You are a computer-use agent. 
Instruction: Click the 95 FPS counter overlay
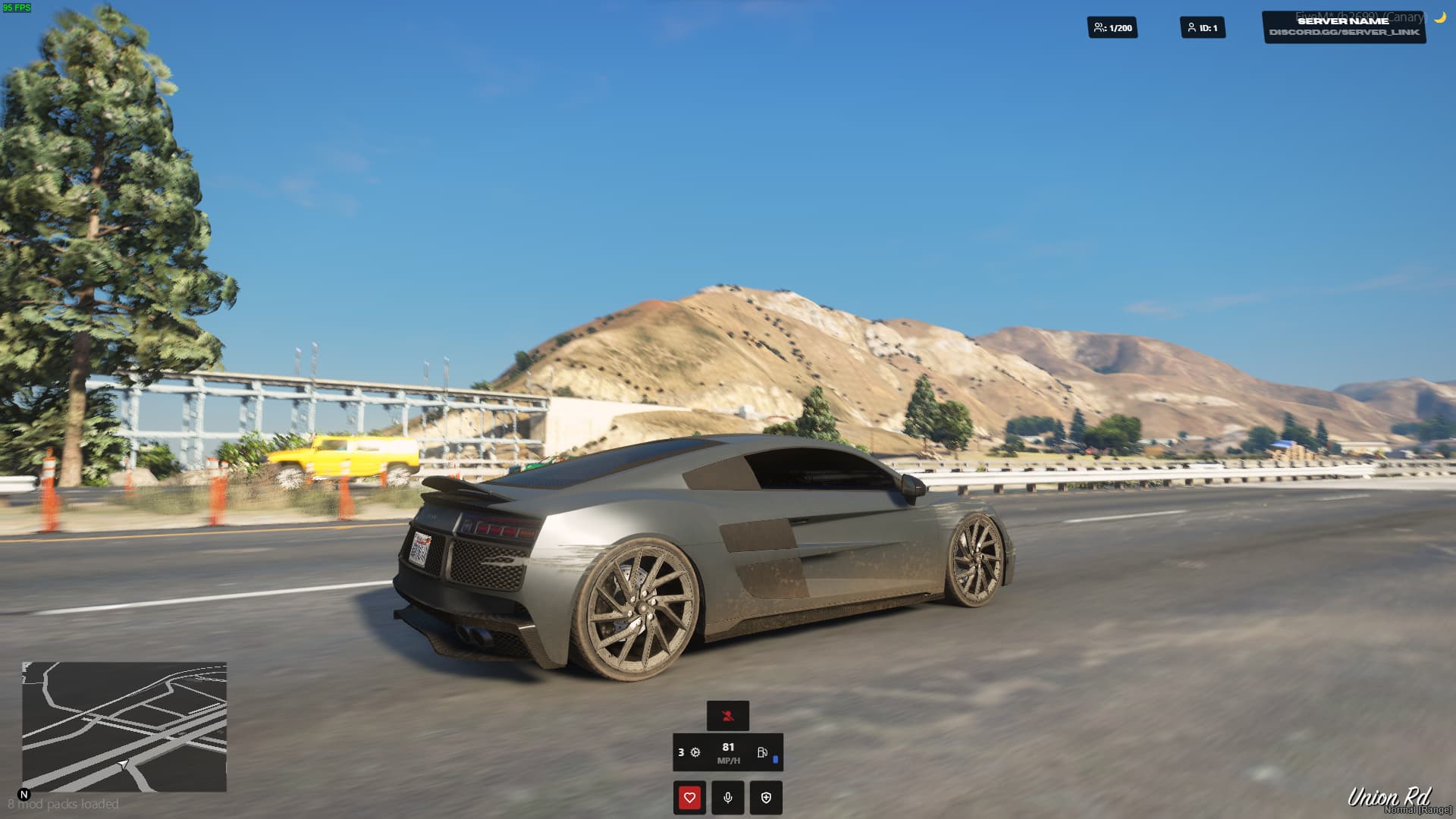tap(18, 8)
